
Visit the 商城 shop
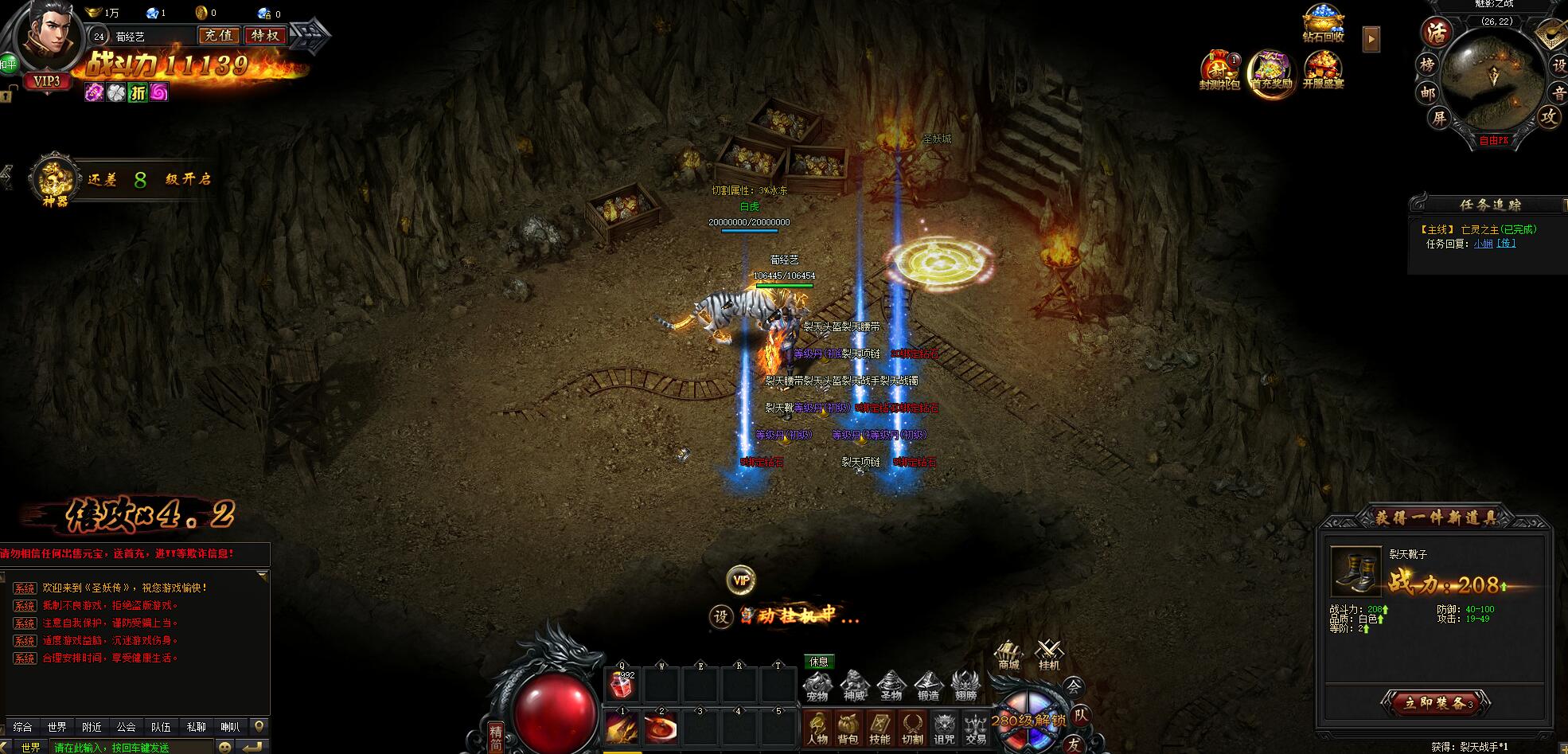coord(1008,656)
